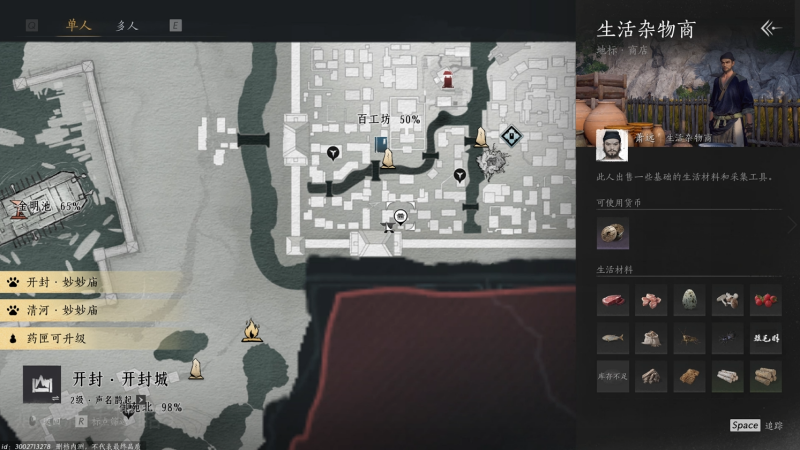The width and height of the screenshot is (800, 450).
Task: Select the mushroom item slot
Action: [x=728, y=300]
